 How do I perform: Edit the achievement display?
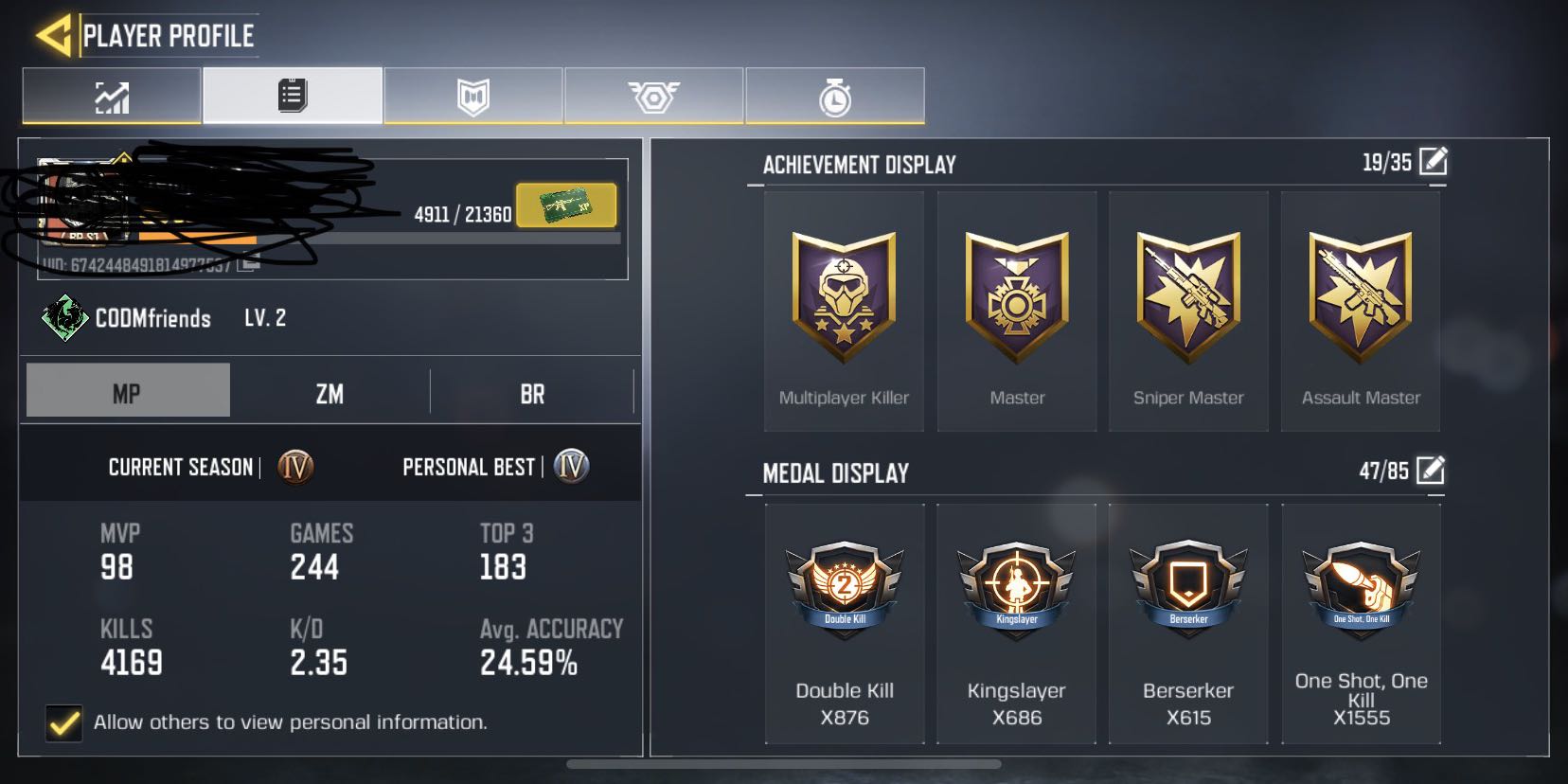pos(1433,162)
